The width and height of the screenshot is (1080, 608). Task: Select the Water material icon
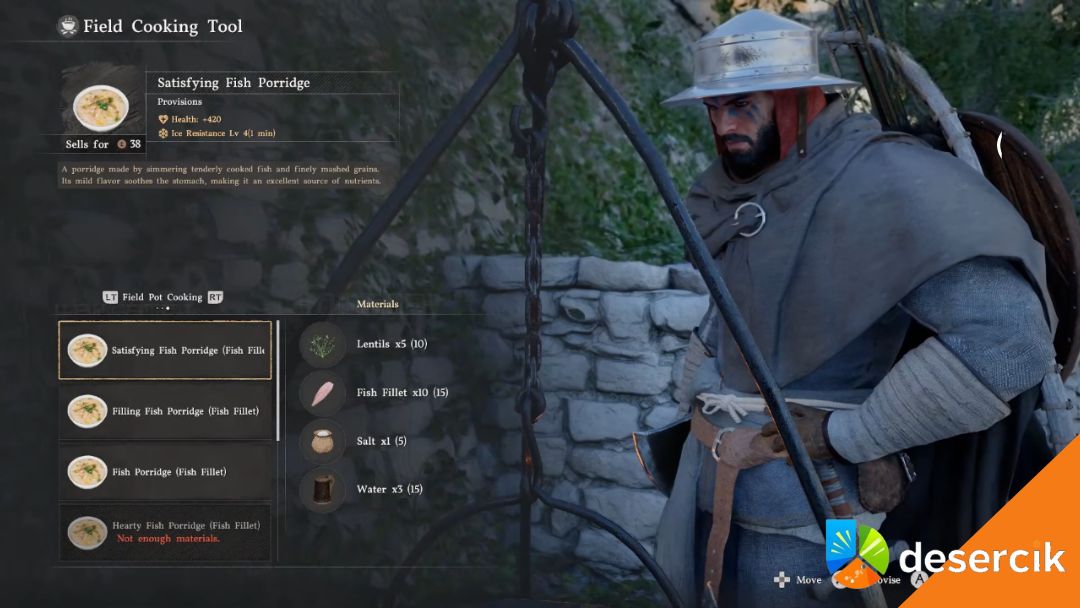click(322, 489)
